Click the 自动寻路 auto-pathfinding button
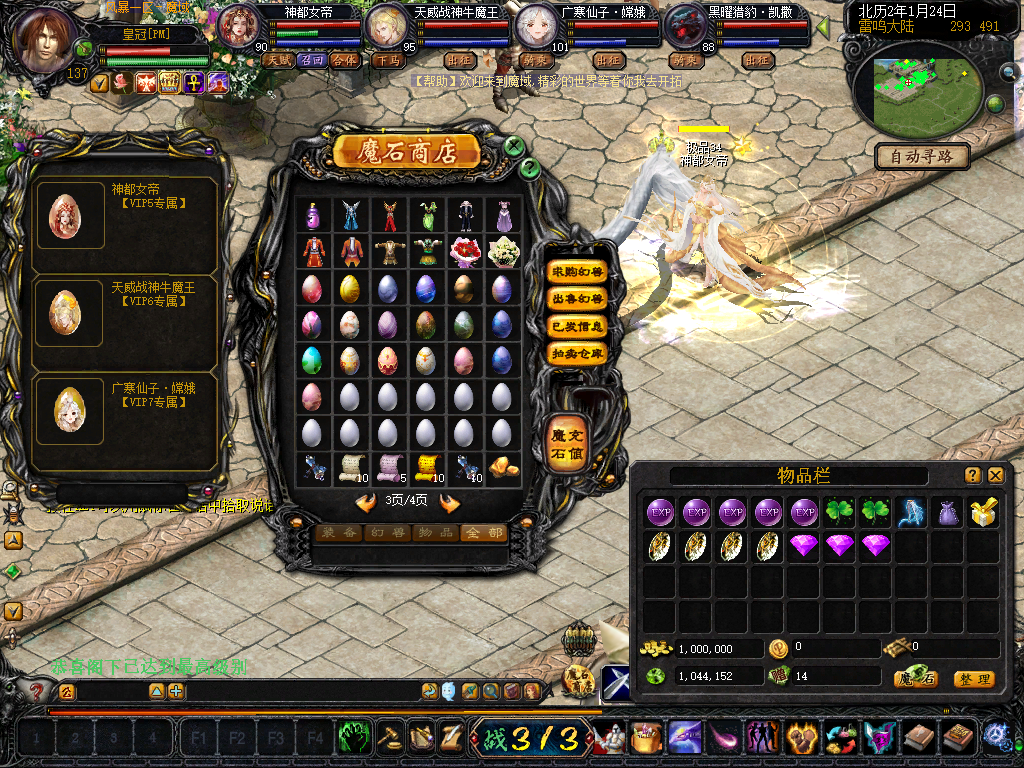This screenshot has width=1024, height=768. pyautogui.click(x=922, y=156)
